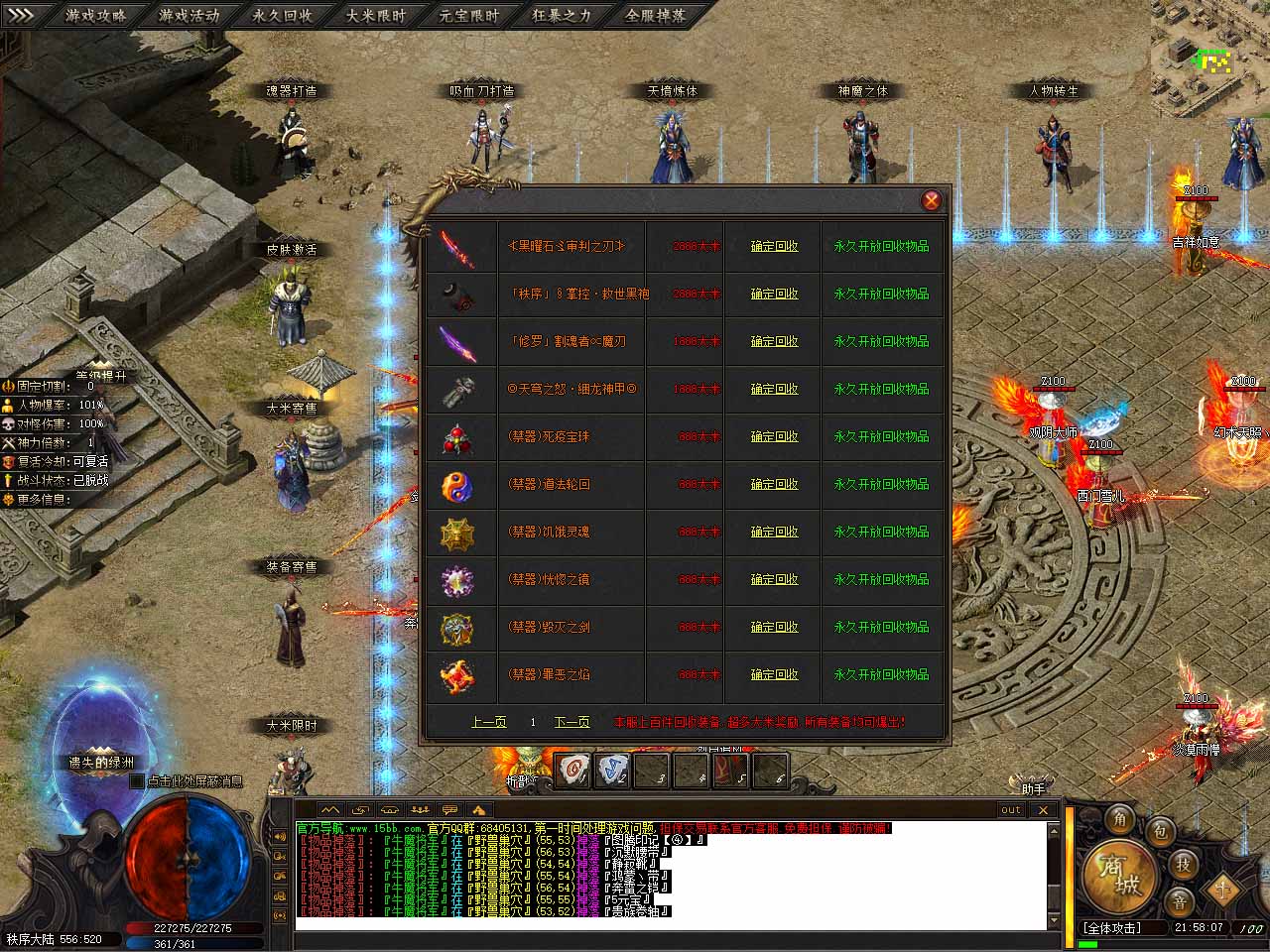Open the 全服掉落 drops menu
Image resolution: width=1270 pixels, height=952 pixels.
click(x=656, y=16)
